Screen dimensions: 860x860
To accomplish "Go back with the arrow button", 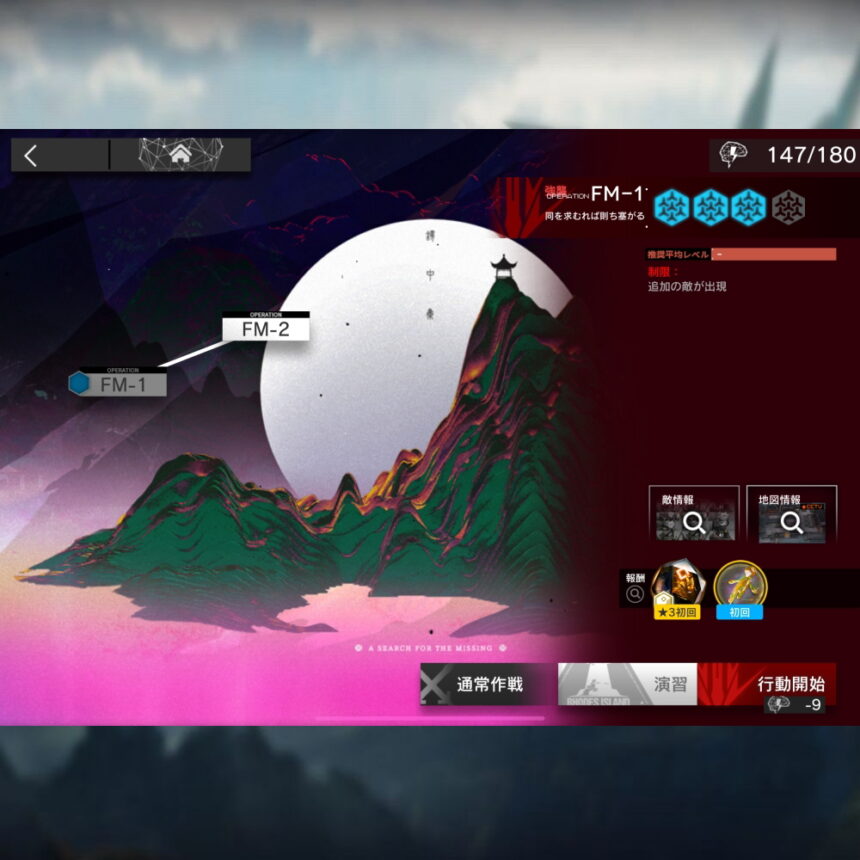I will [32, 155].
